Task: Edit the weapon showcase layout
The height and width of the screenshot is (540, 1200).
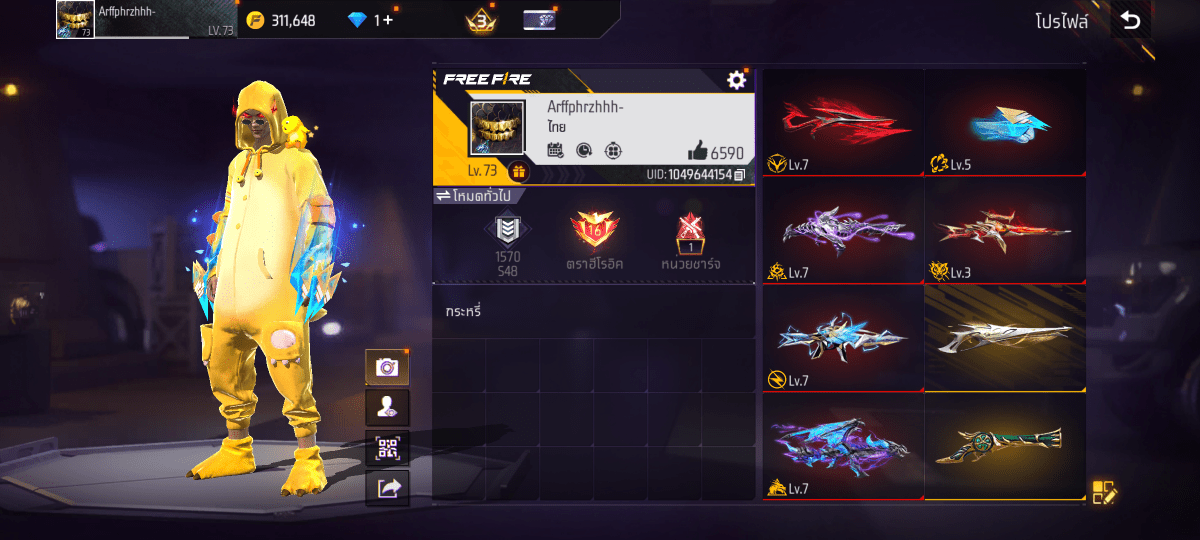Action: tap(1104, 492)
